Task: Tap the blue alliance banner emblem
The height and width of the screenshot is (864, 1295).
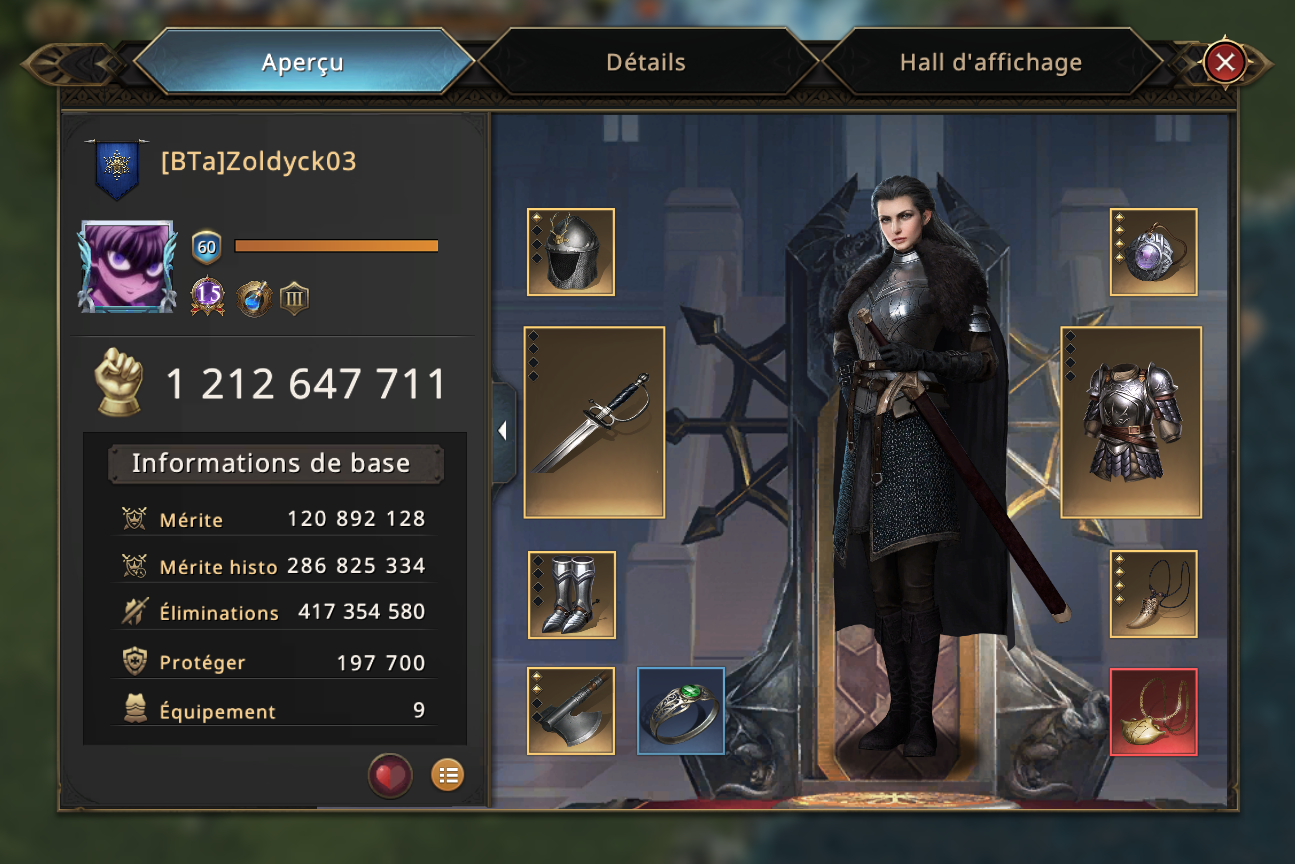Action: point(117,167)
